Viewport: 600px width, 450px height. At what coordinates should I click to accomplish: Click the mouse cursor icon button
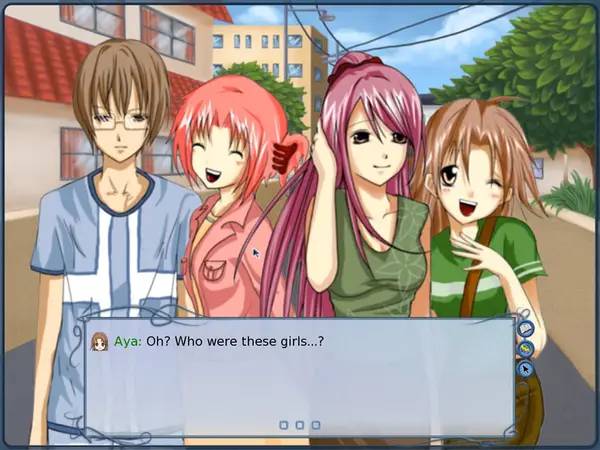click(x=526, y=369)
